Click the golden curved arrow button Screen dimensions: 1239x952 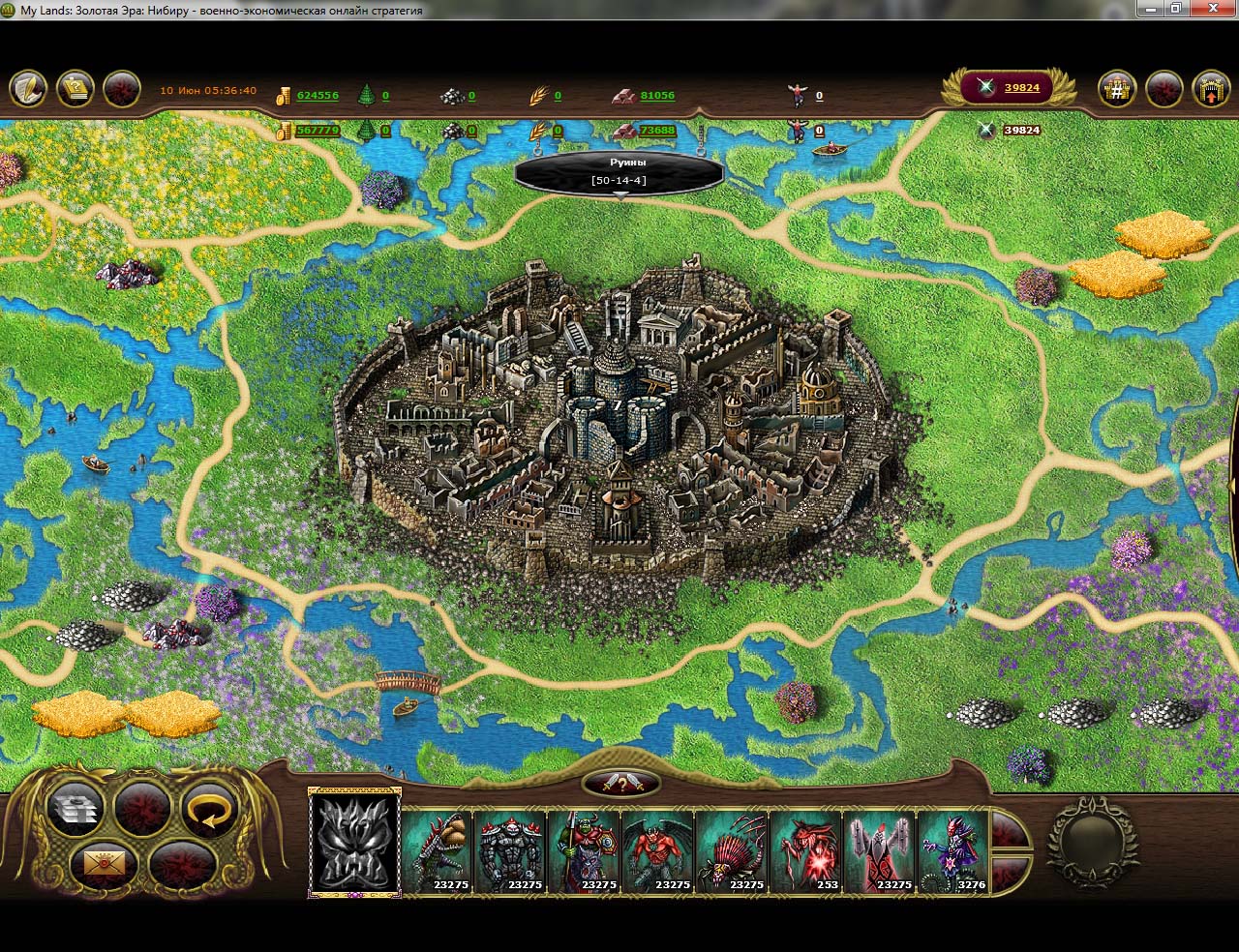tap(208, 812)
